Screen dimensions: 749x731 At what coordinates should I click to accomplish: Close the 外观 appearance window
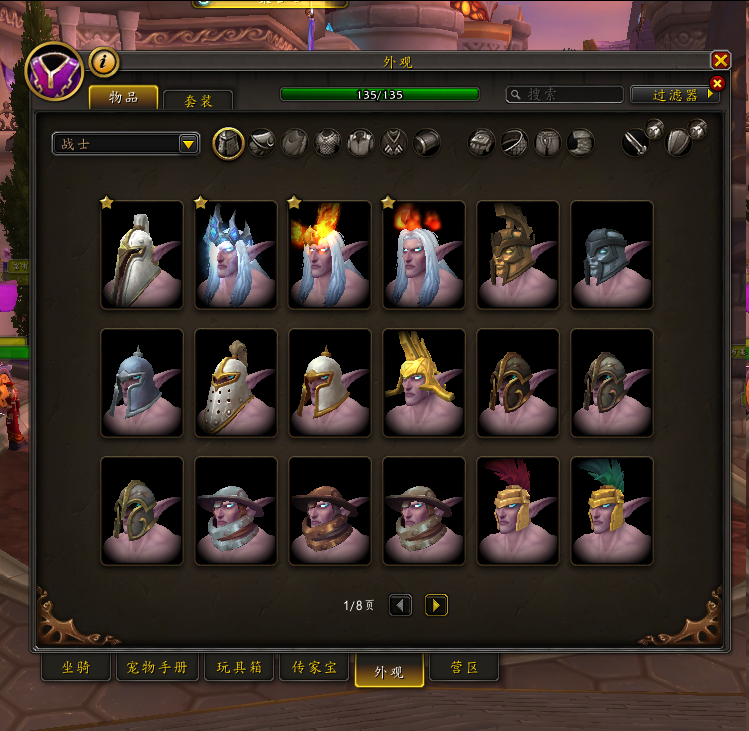click(x=720, y=61)
